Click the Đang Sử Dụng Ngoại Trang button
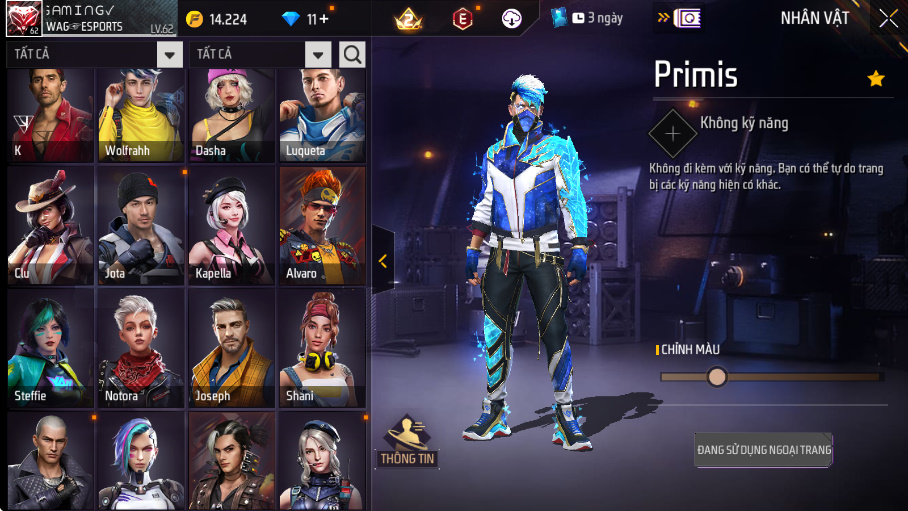 764,450
